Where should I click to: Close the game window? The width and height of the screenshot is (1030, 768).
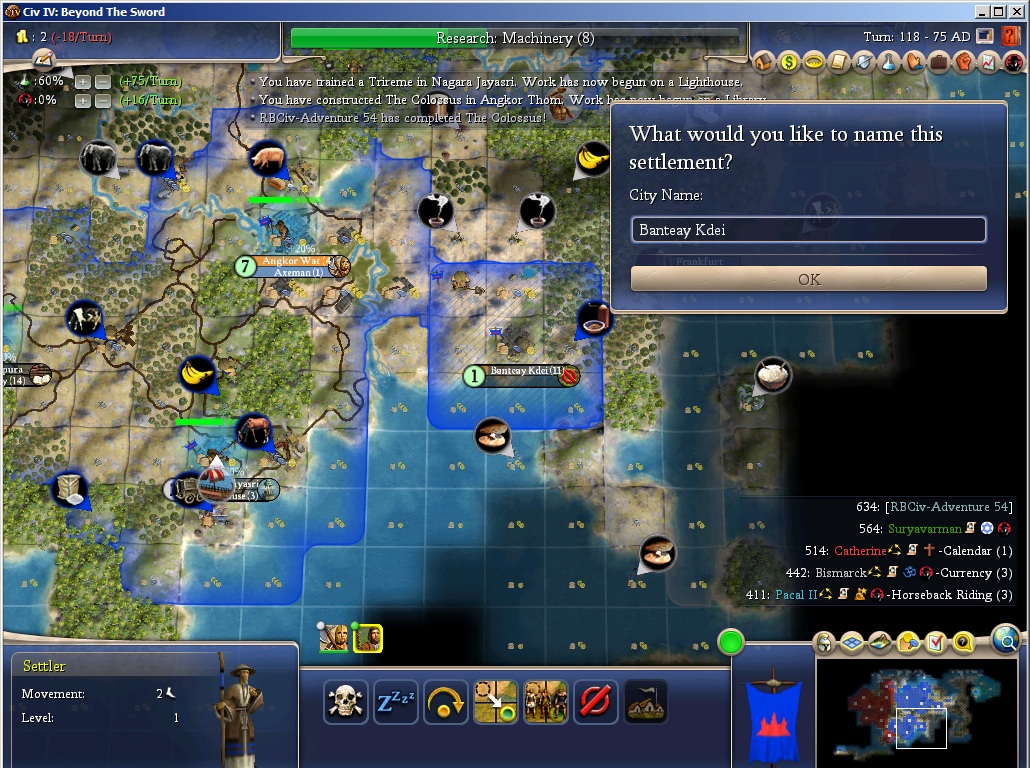pos(1016,11)
